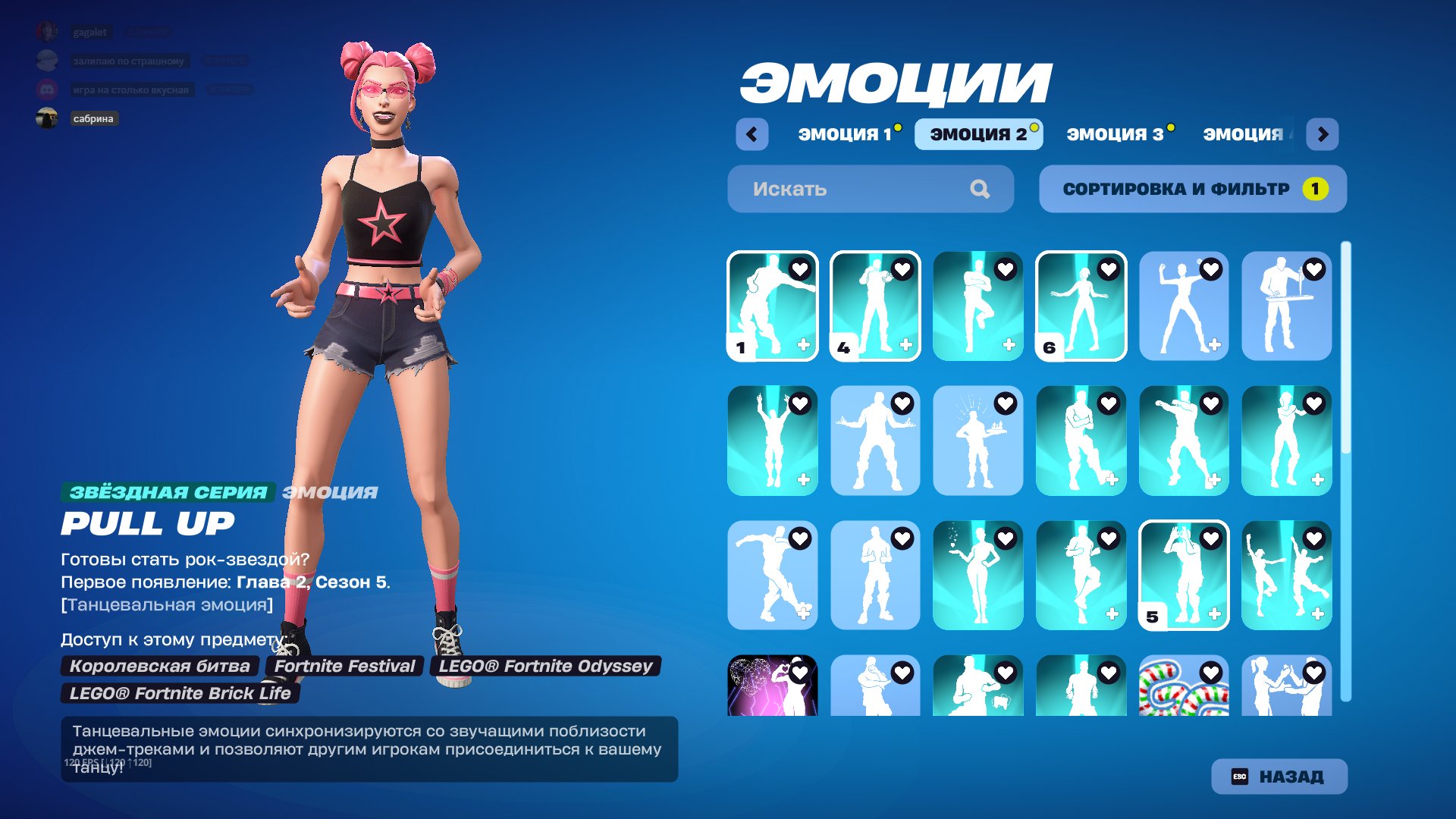Click the right arrow beside emote tabs
The image size is (1456, 819).
click(1323, 134)
